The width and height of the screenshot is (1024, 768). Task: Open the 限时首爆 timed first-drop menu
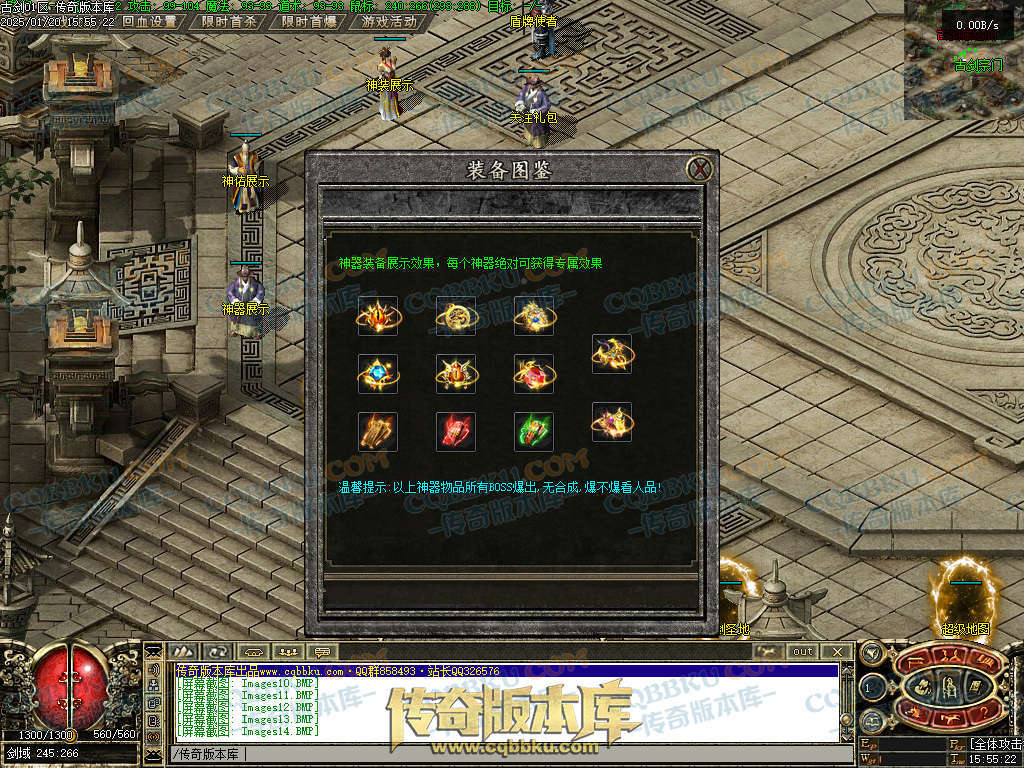tap(309, 21)
